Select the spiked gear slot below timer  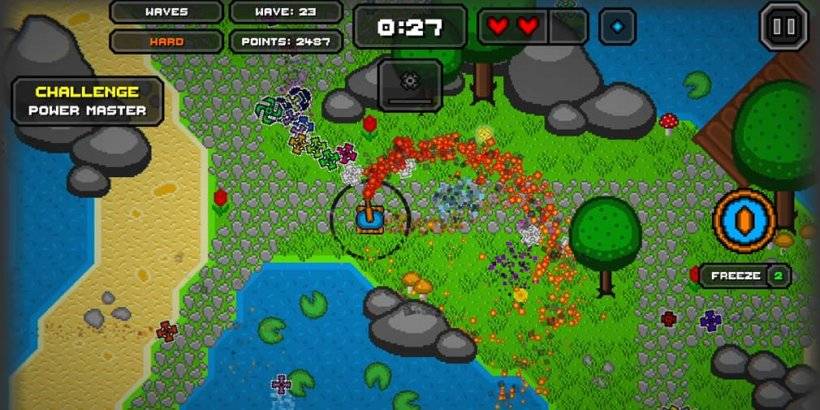[x=409, y=84]
